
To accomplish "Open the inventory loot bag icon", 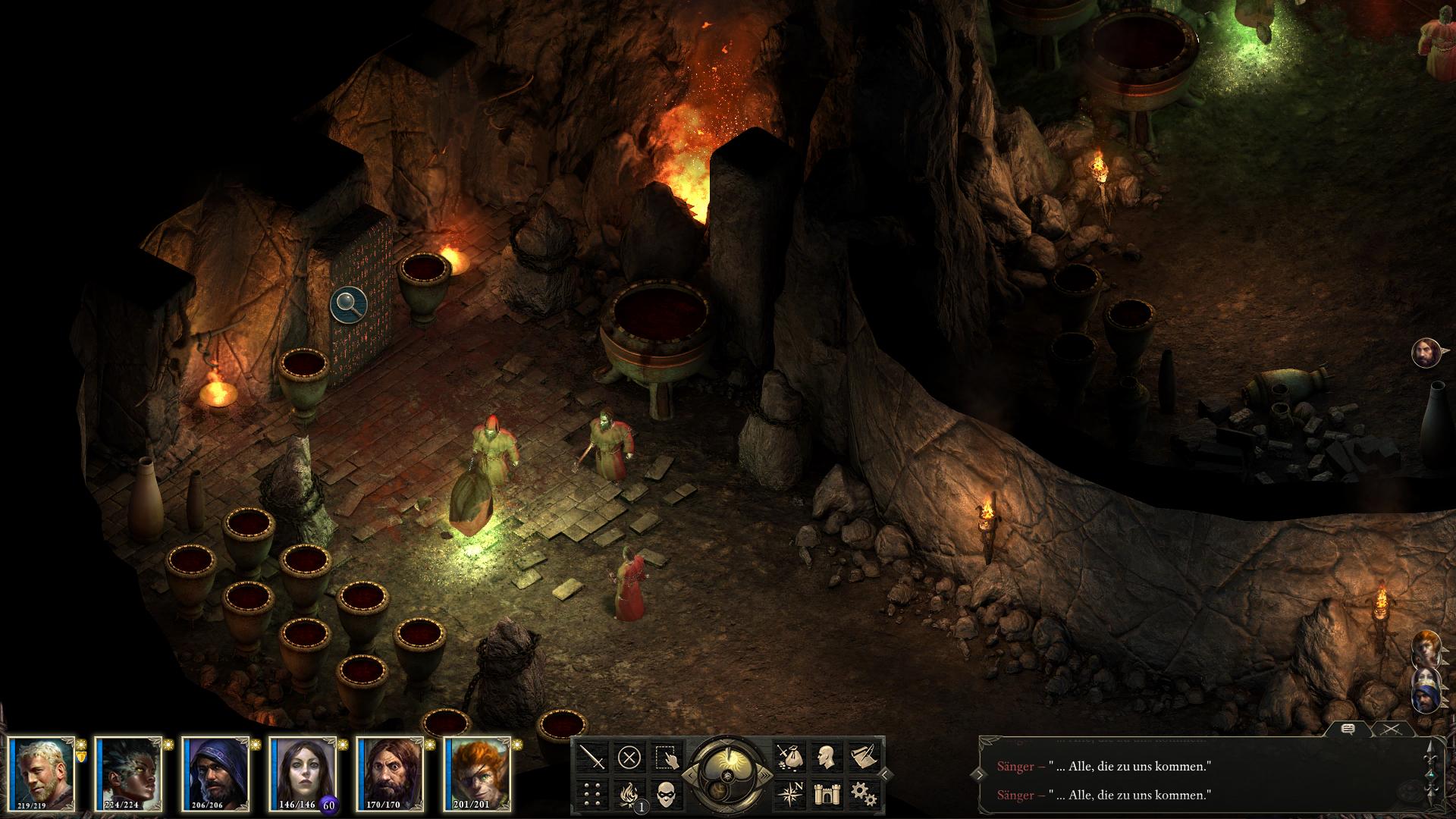I will pos(789,757).
